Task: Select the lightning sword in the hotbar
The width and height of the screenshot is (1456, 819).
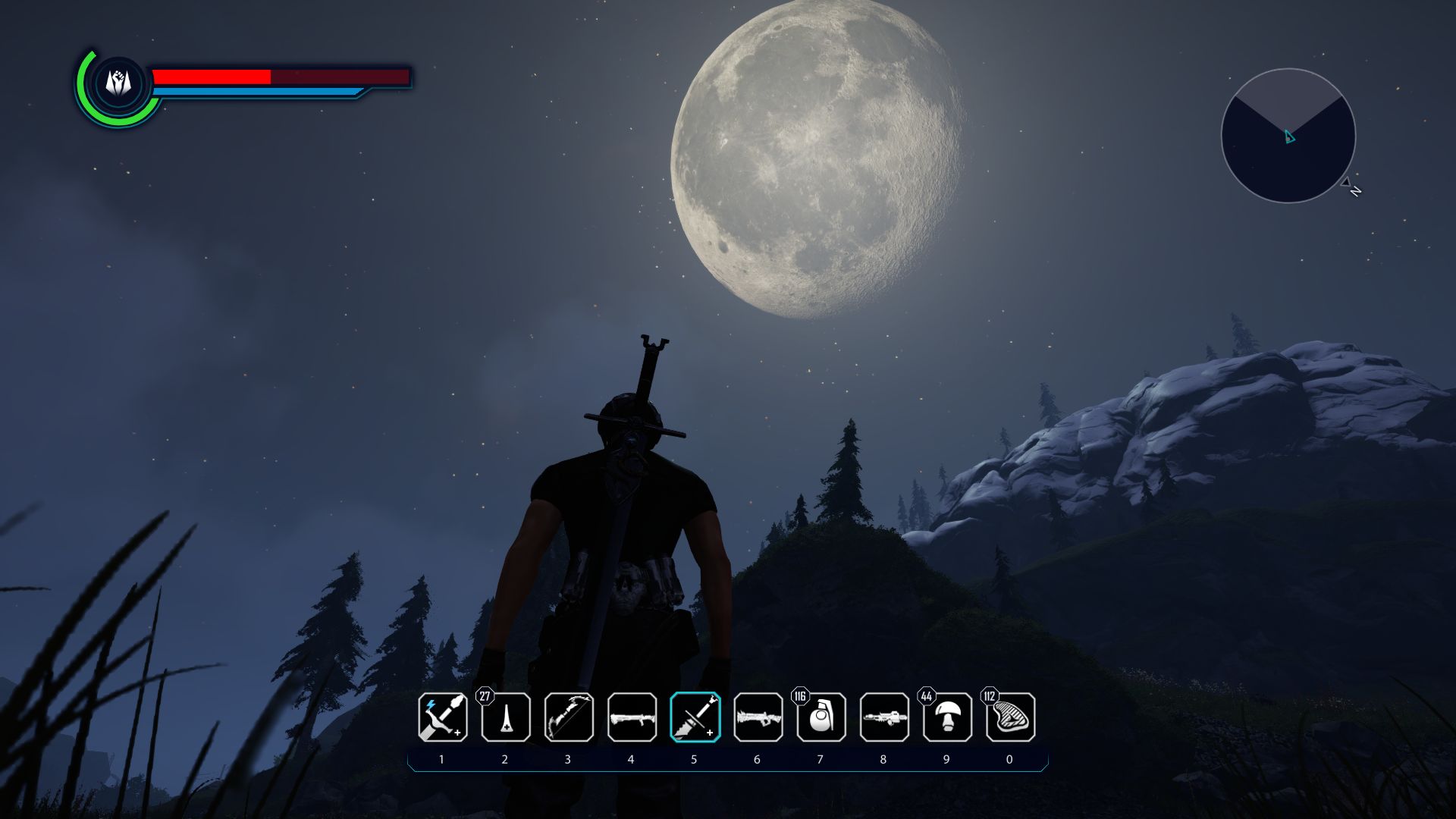Action: click(x=442, y=717)
